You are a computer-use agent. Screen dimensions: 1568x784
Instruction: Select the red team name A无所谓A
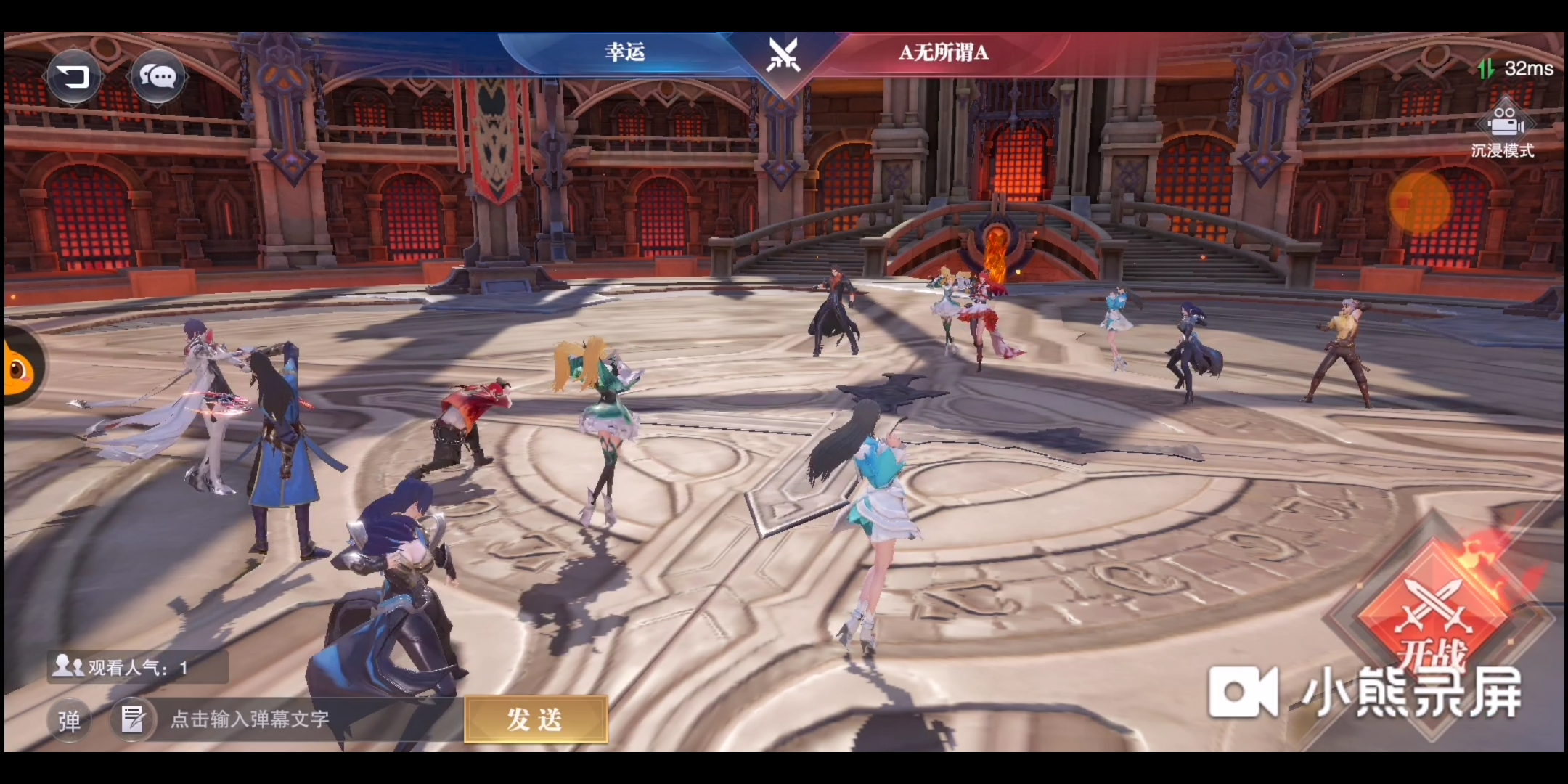(943, 52)
